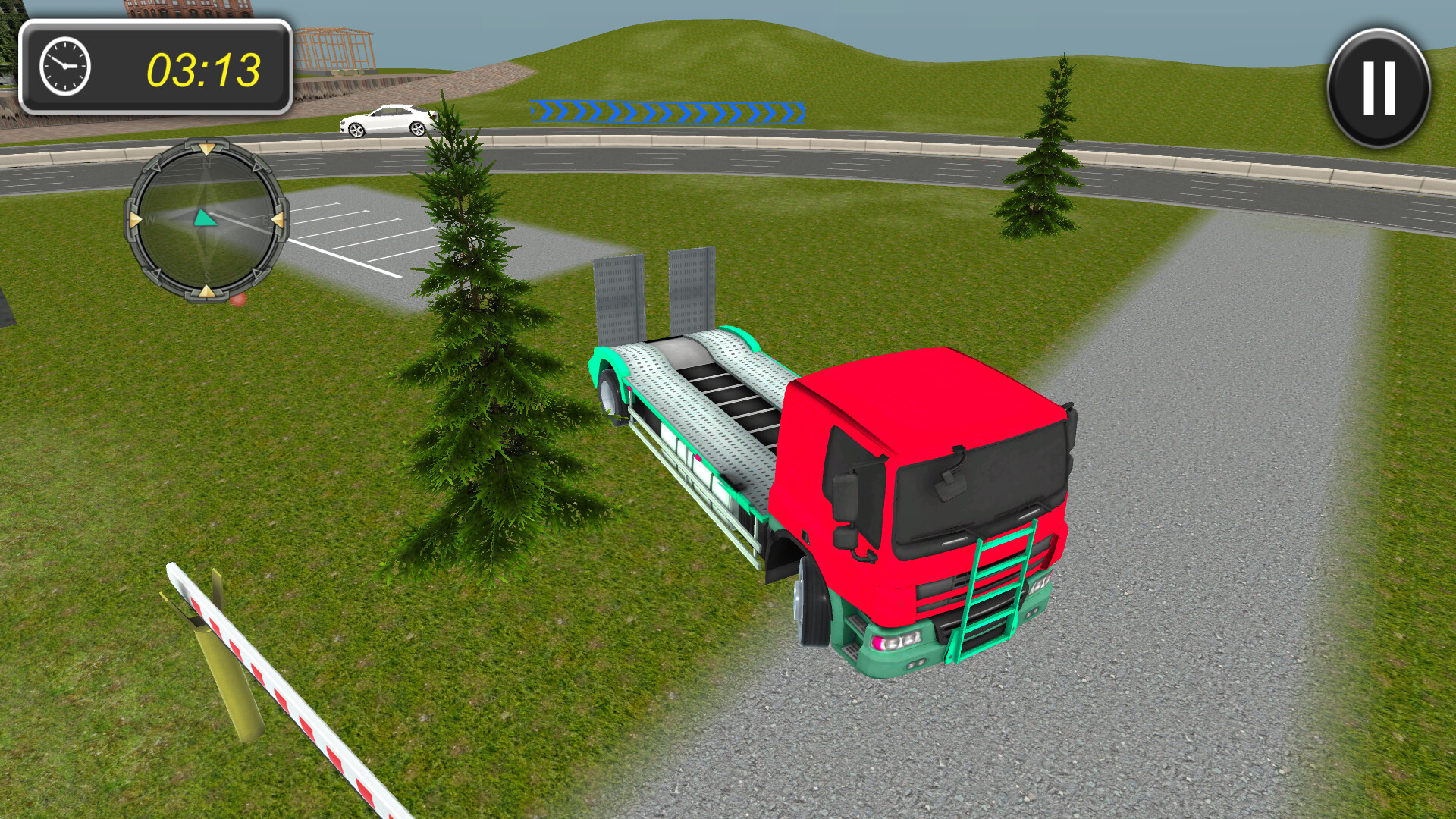Click the 03:13 timer display
Screen dimensions: 1456x819
pyautogui.click(x=203, y=68)
